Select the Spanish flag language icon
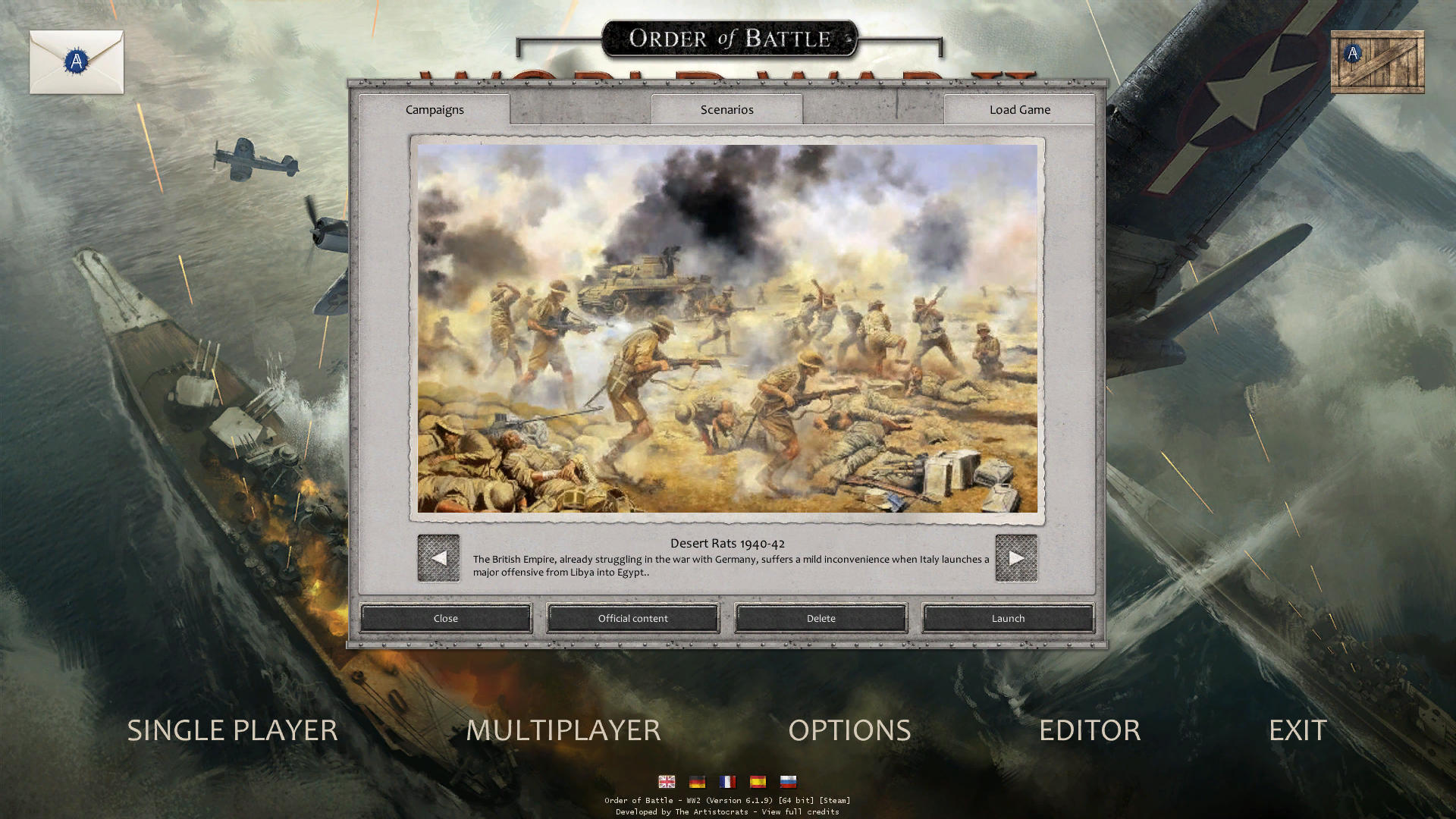This screenshot has height=819, width=1456. point(758,781)
